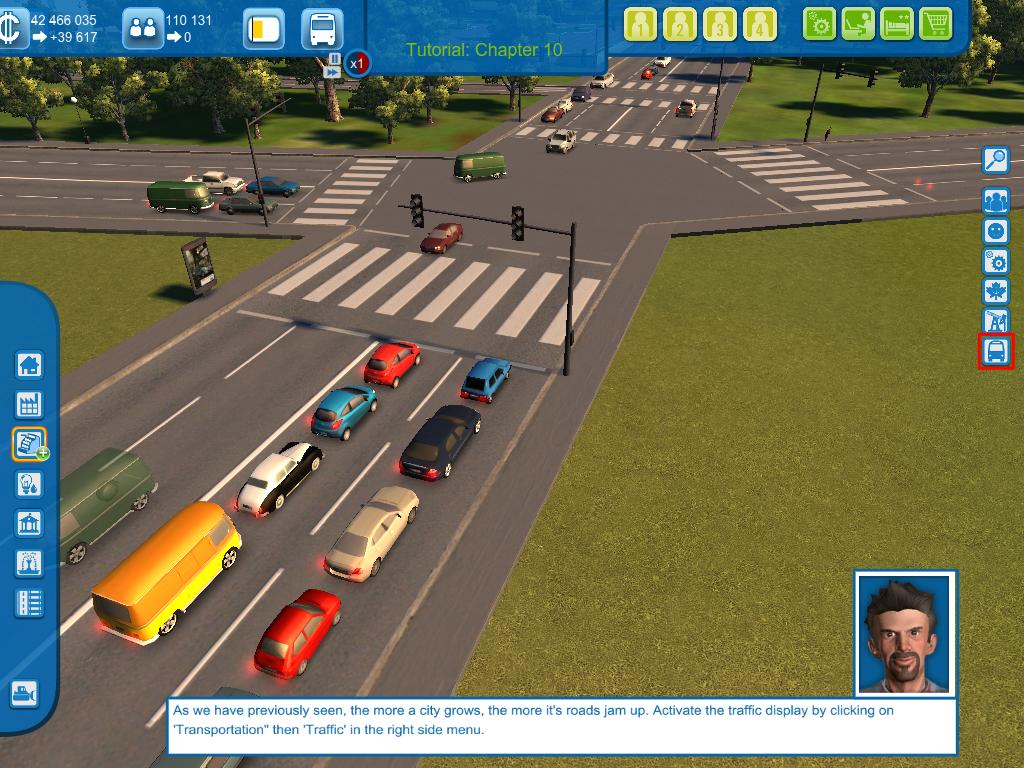Open the magnifying glass search tool
The width and height of the screenshot is (1024, 768).
996,160
